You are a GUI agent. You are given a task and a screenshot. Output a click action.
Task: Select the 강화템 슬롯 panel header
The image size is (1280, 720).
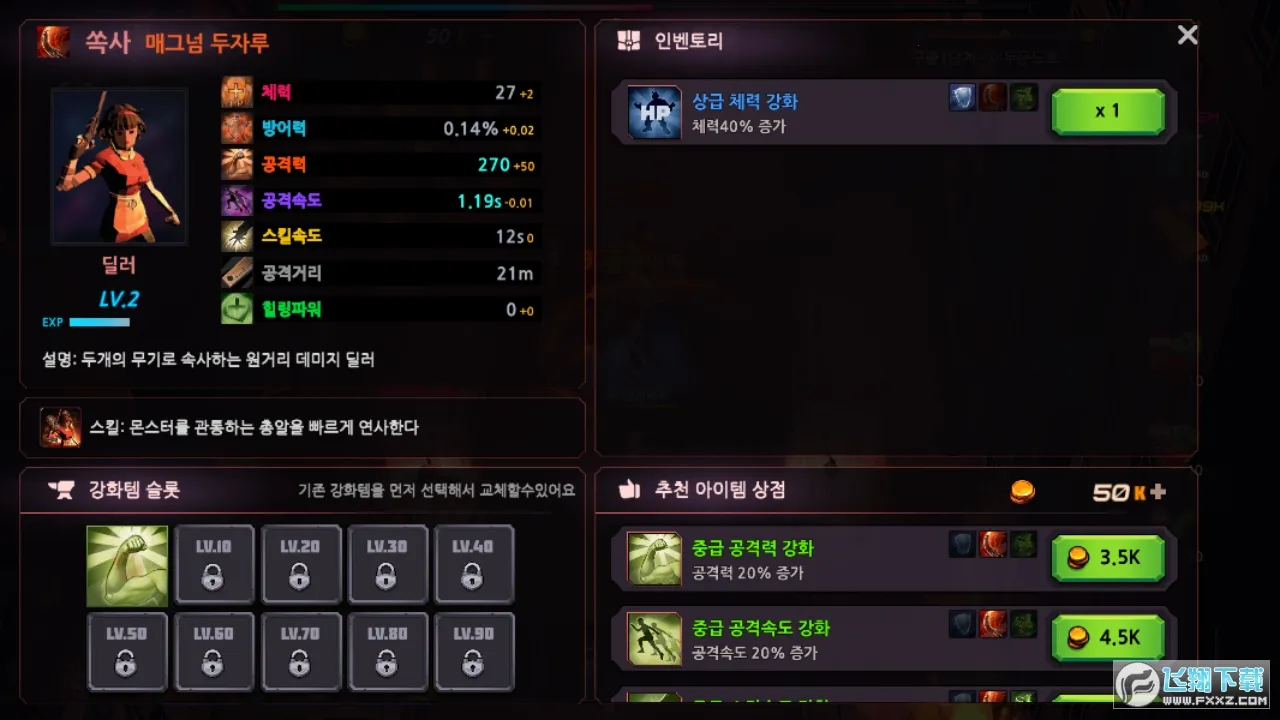(x=115, y=490)
